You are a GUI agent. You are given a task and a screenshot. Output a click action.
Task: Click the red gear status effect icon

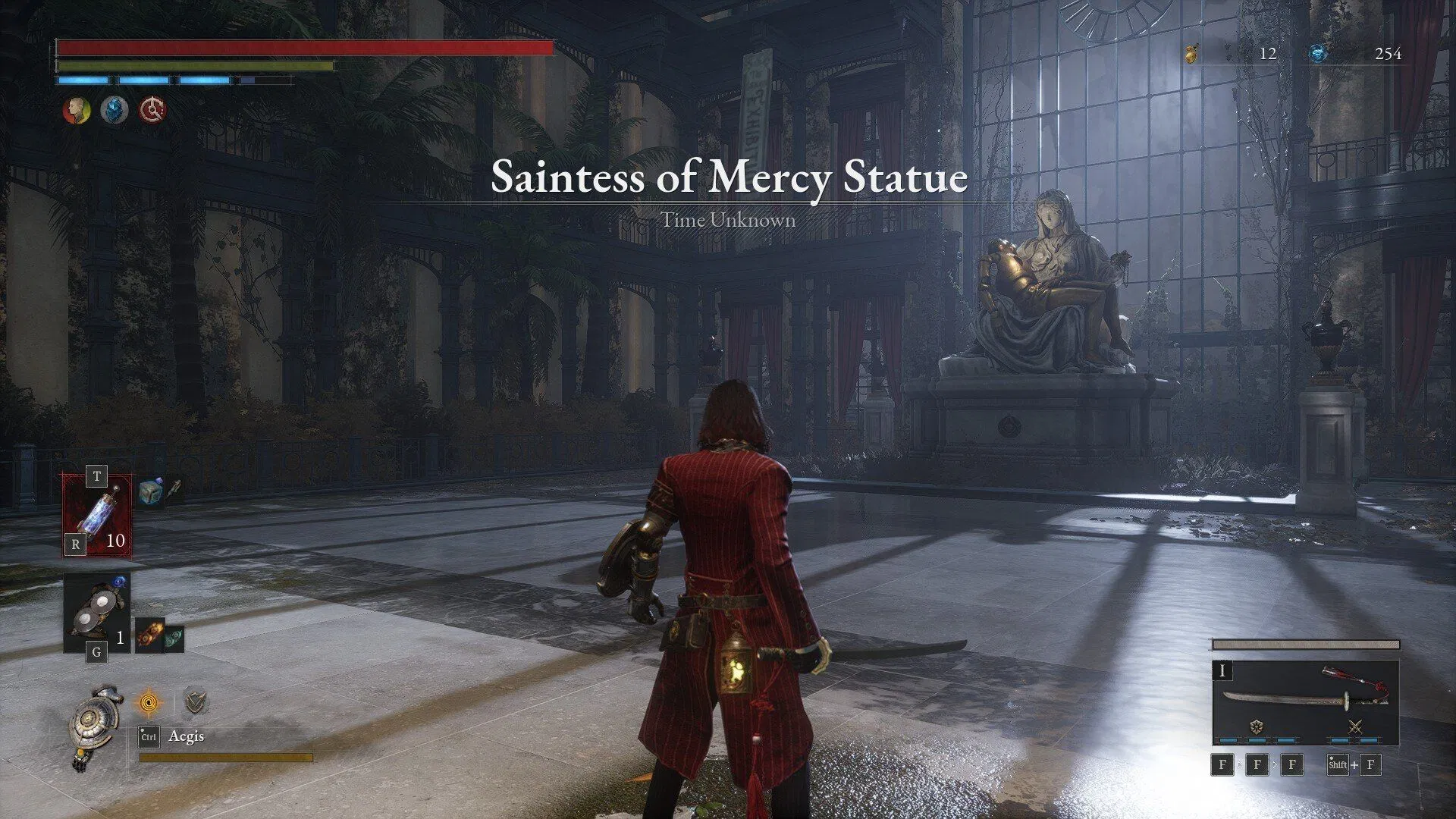[x=152, y=111]
